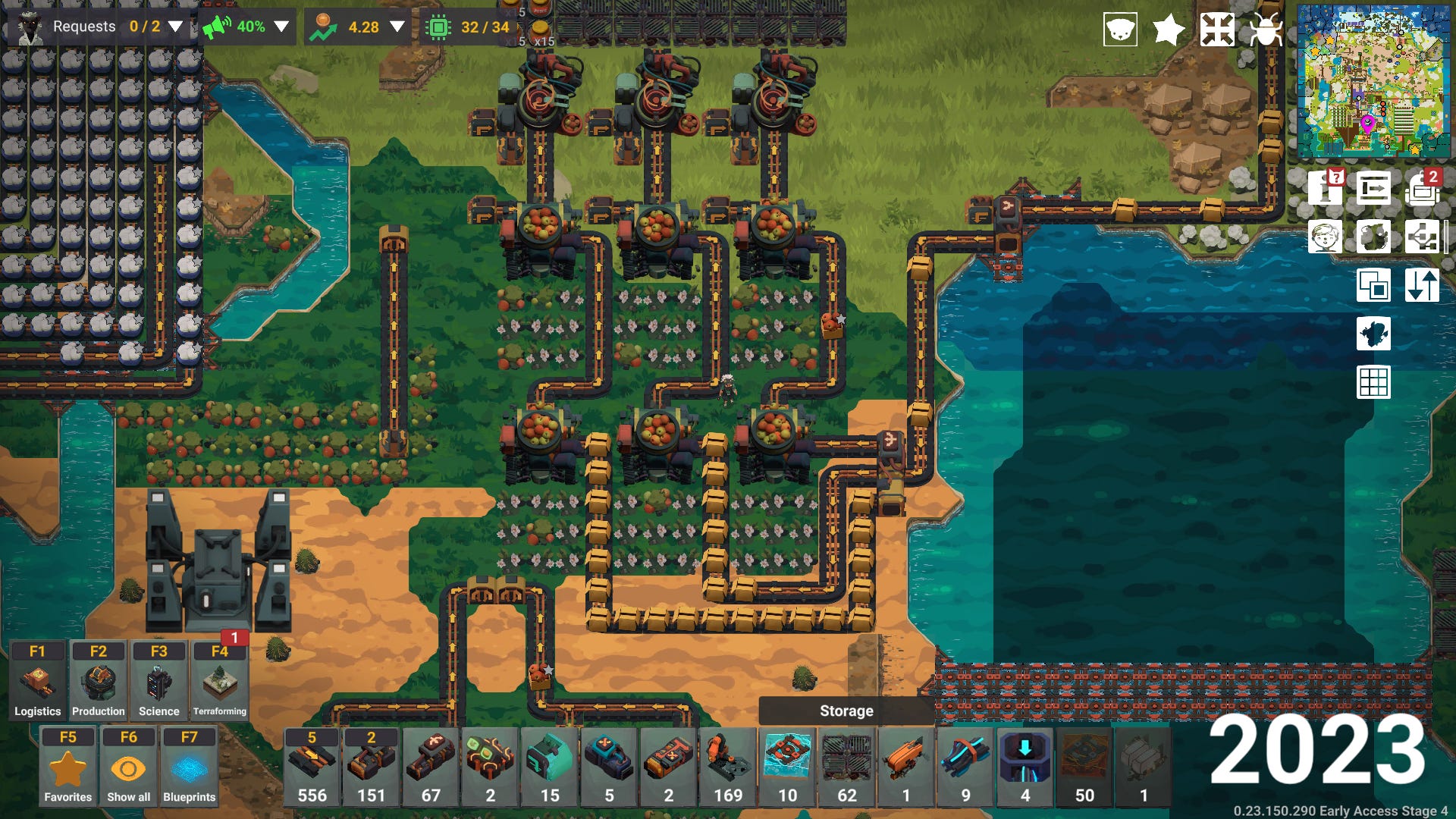The width and height of the screenshot is (1456, 819).
Task: Open the Blueprints category
Action: pos(189,767)
